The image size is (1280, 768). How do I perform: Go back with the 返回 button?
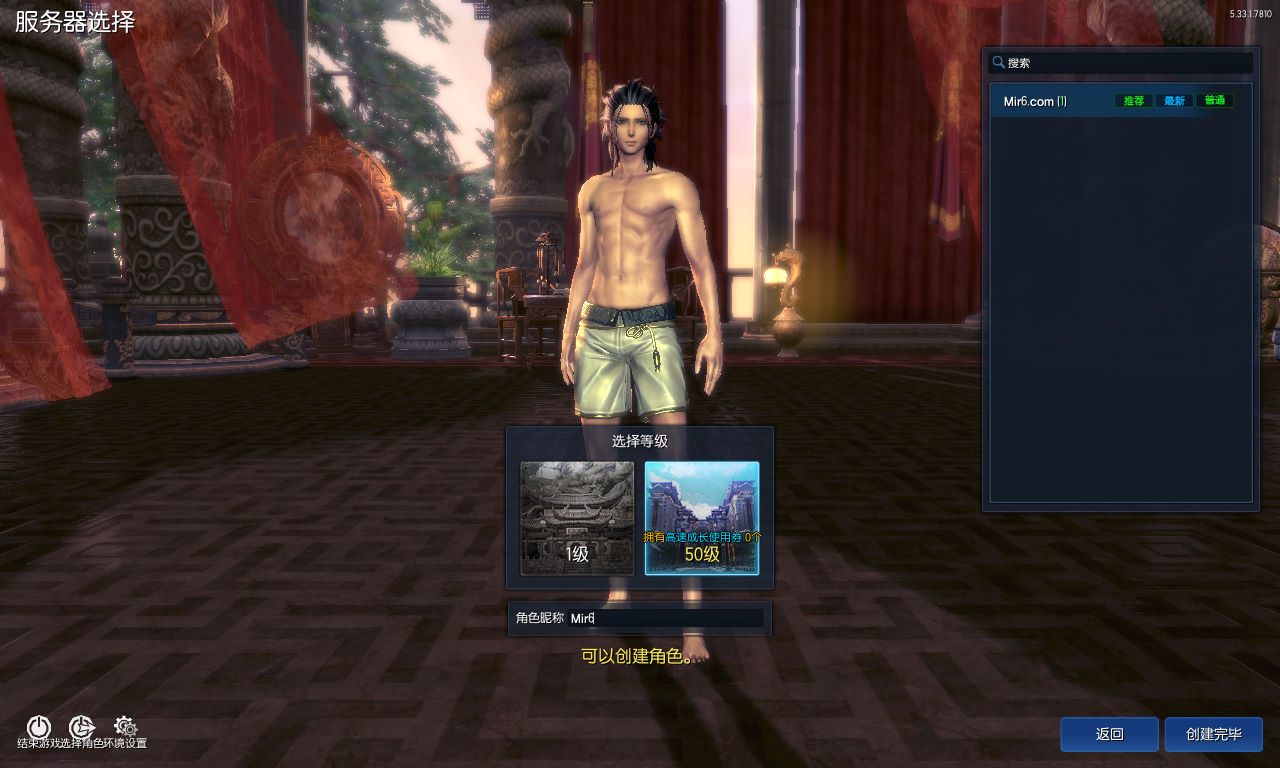(1109, 734)
